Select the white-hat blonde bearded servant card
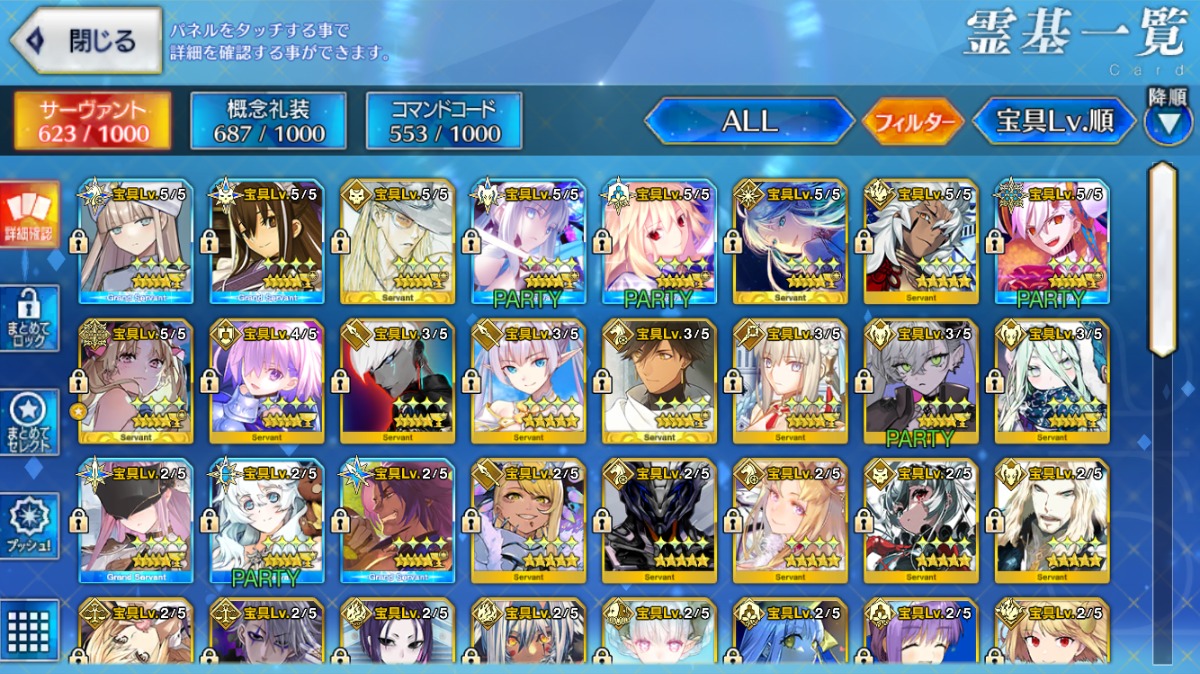The width and height of the screenshot is (1200, 674). point(397,241)
